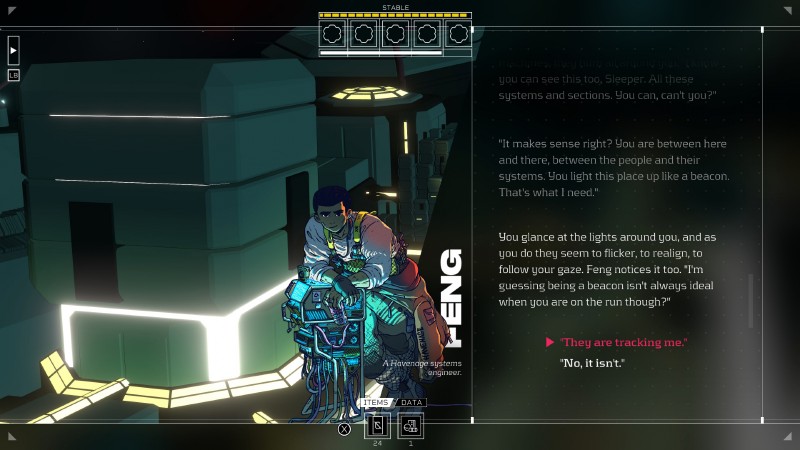Open the Data tab
This screenshot has width=800, height=450.
coord(411,403)
